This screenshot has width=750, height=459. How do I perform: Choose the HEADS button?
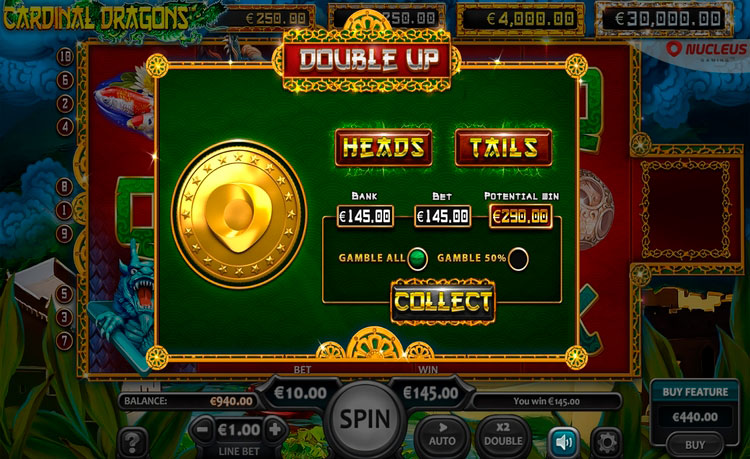coord(384,148)
